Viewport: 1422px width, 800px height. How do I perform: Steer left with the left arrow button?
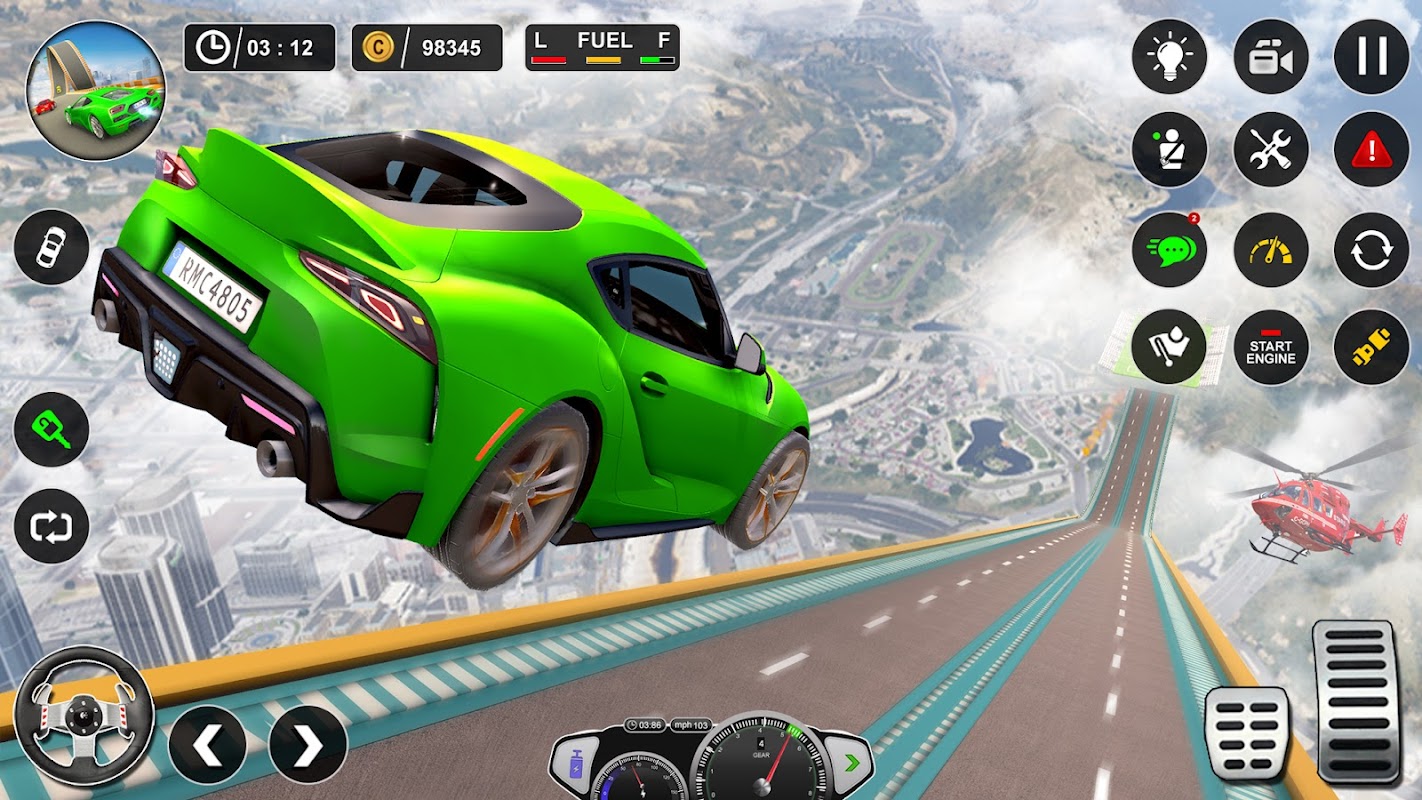click(207, 744)
